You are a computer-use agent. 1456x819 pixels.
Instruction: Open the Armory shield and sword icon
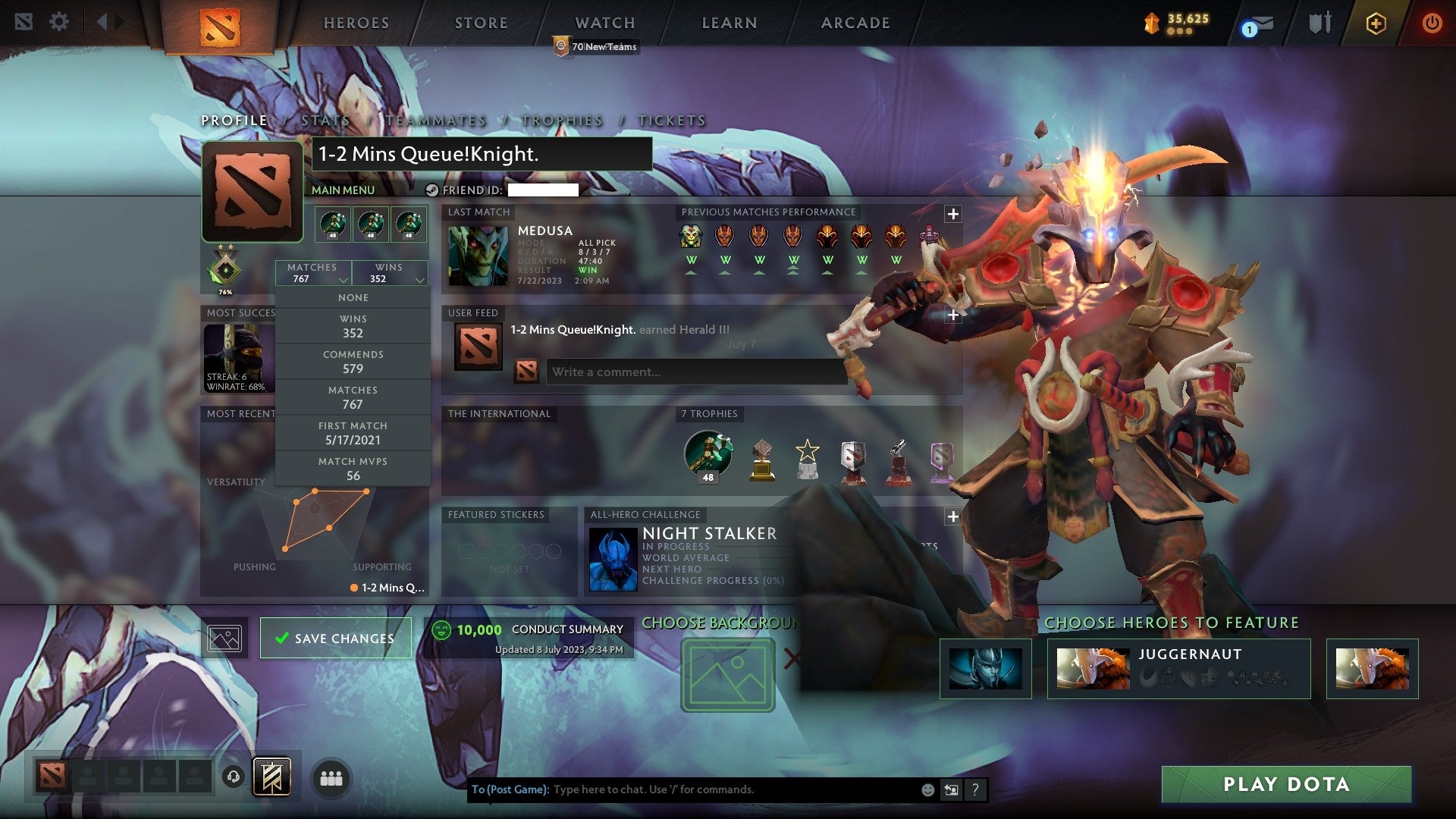tap(1319, 22)
